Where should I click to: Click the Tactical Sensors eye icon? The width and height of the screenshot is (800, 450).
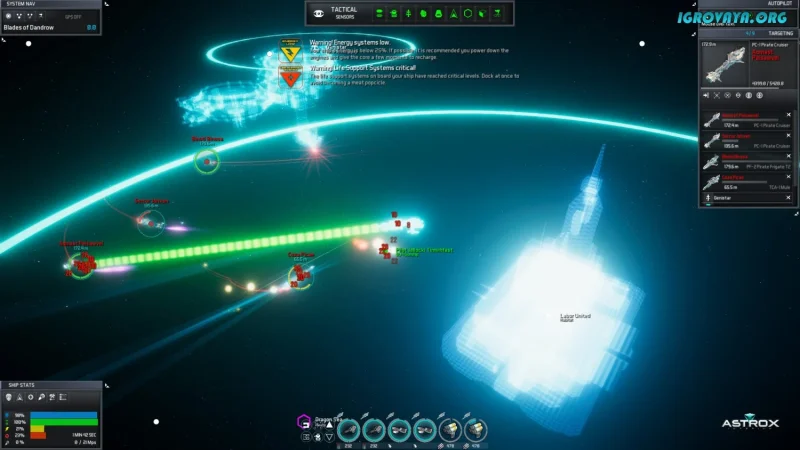point(319,14)
